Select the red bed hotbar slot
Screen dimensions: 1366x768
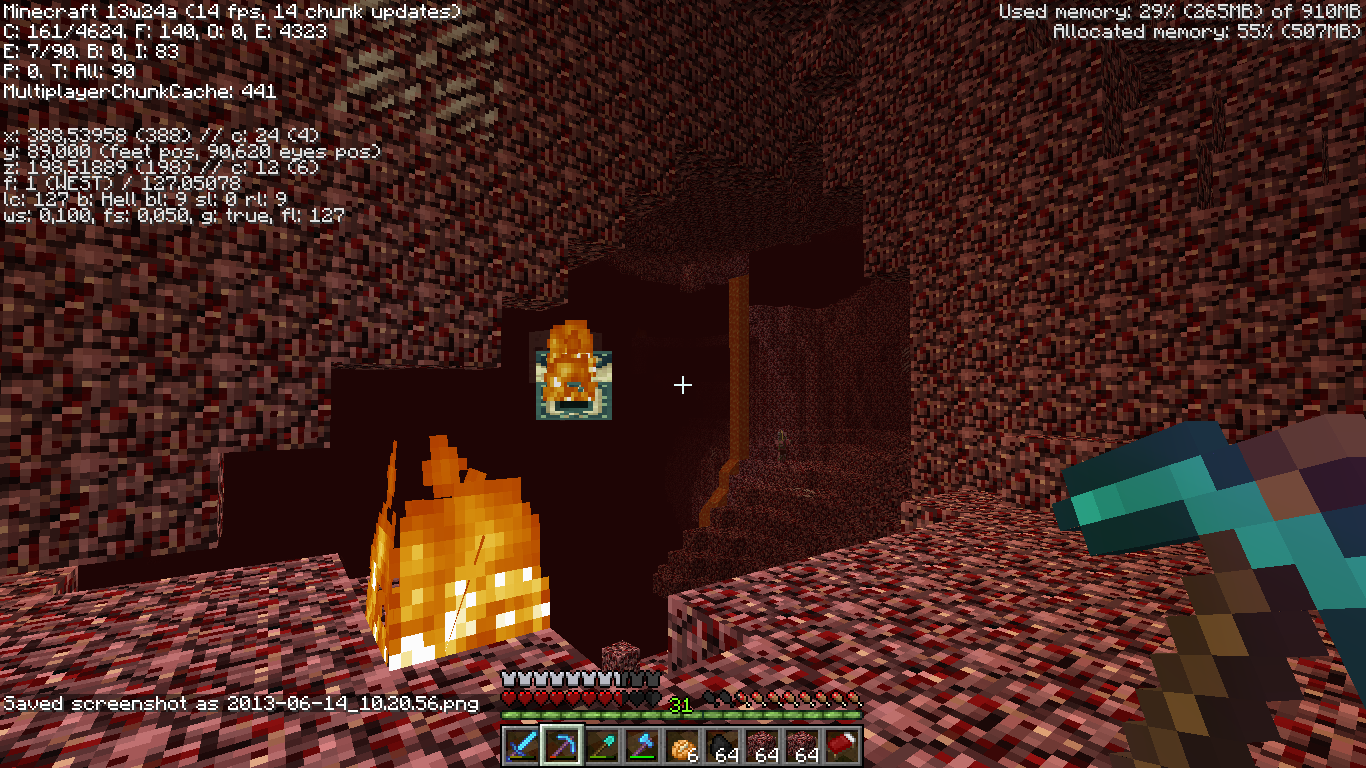[842, 747]
